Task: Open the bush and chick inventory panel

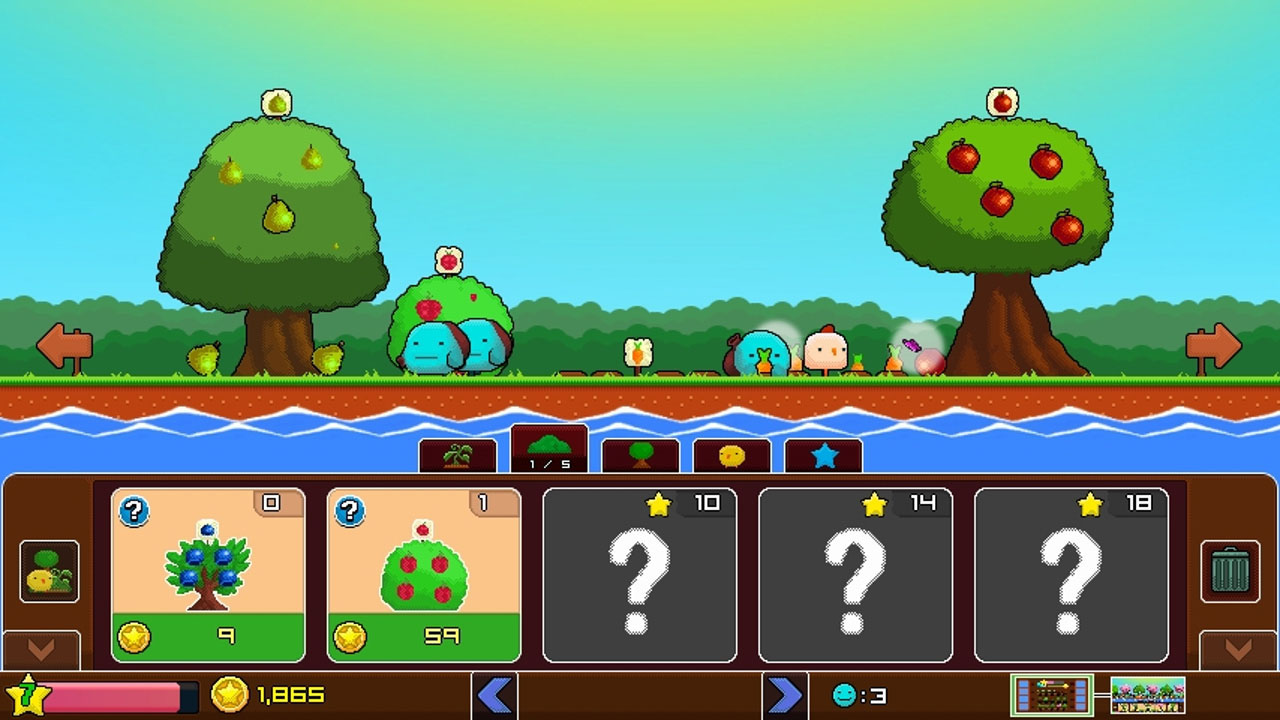Action: click(48, 570)
